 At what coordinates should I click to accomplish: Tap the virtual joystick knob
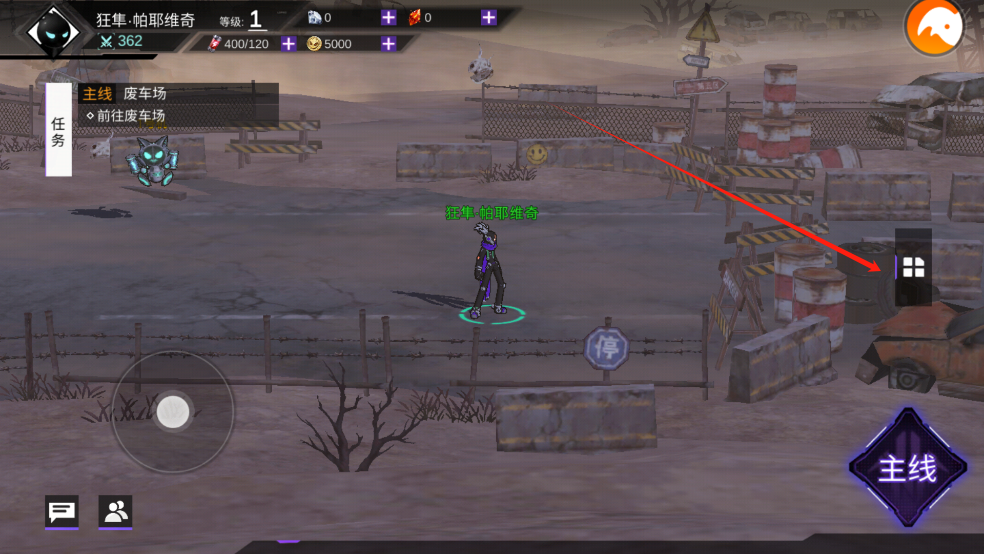(x=173, y=411)
